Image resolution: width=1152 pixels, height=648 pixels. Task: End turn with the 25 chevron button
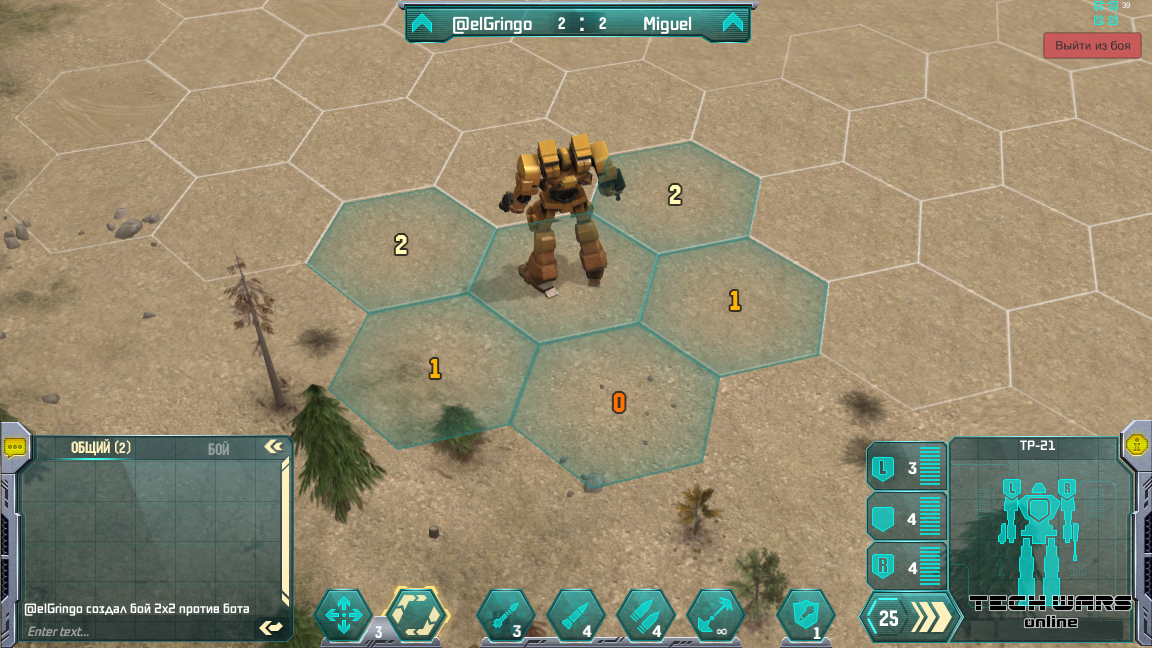click(908, 618)
